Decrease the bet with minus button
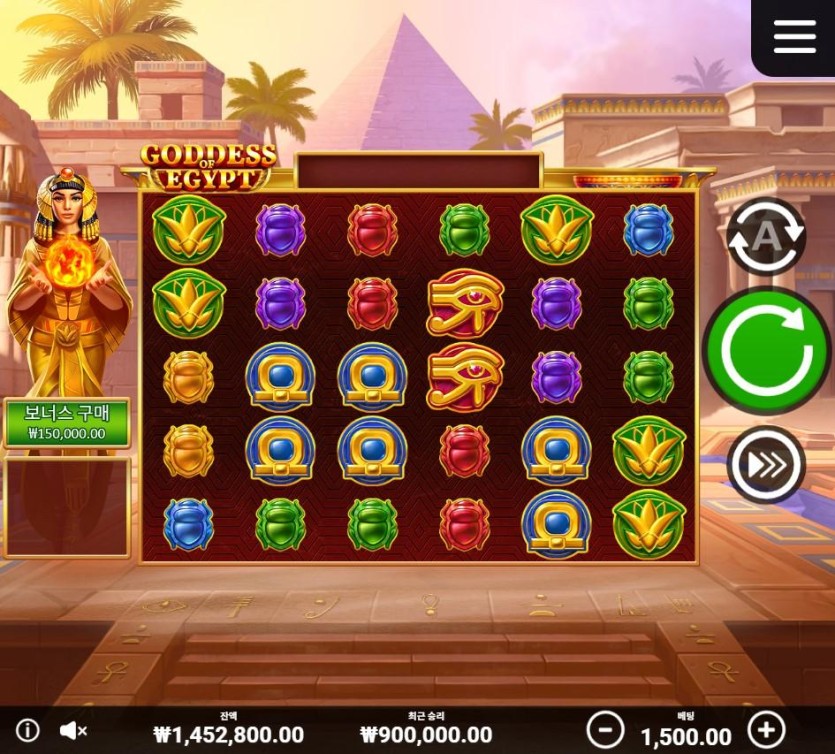 (605, 729)
